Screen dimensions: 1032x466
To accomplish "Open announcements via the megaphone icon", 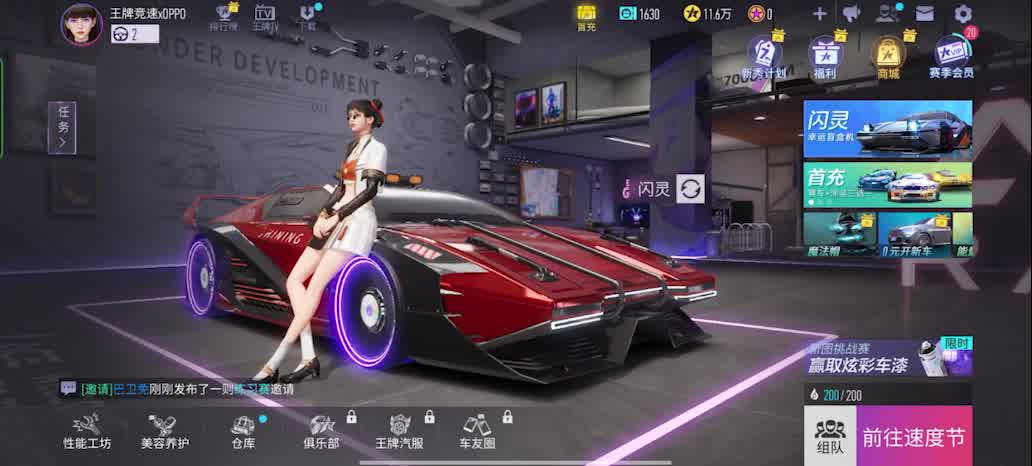I will click(x=852, y=14).
